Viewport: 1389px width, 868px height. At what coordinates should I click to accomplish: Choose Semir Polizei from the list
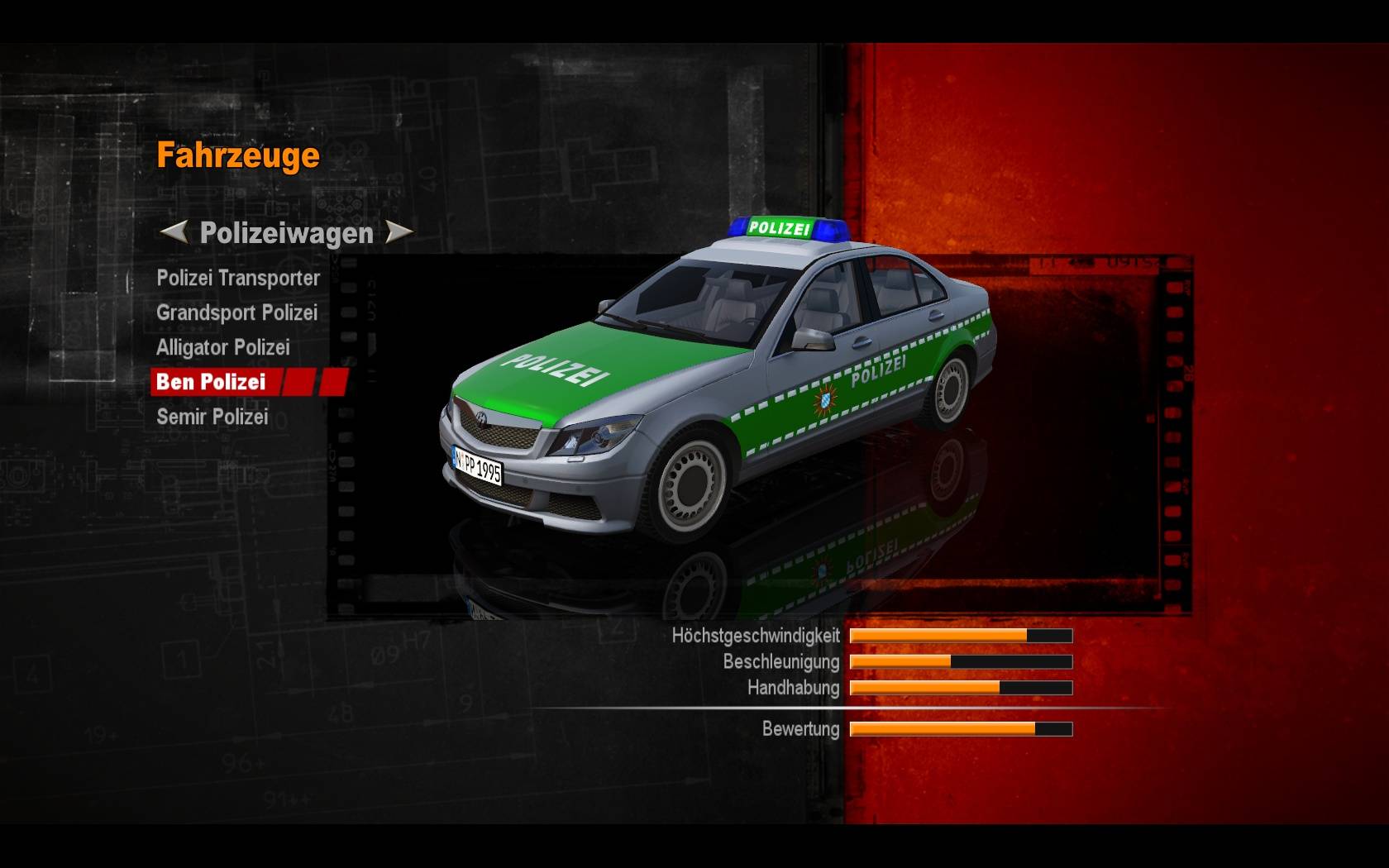(212, 417)
